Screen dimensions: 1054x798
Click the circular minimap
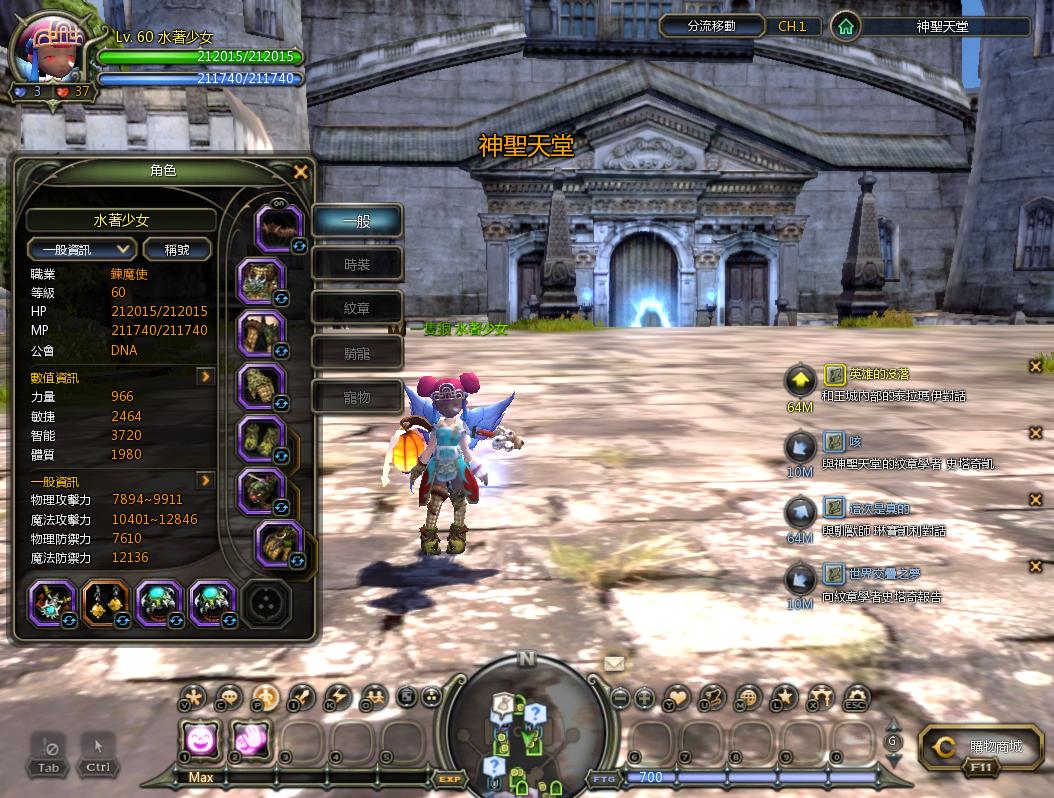526,732
